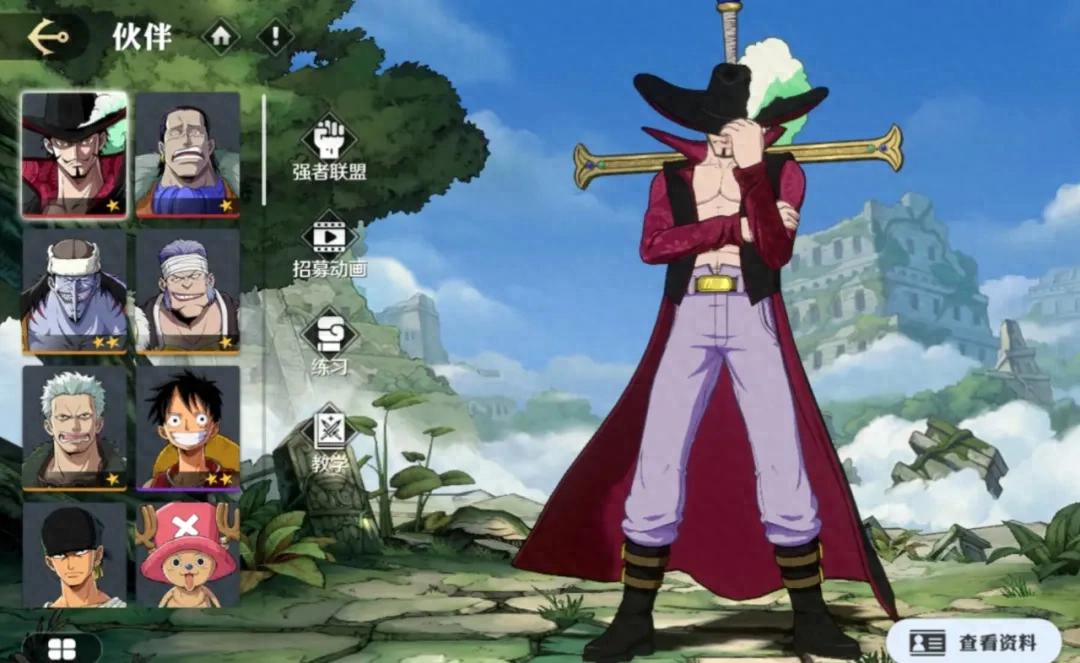Select the masked character with white headband
1080x663 pixels.
(x=74, y=290)
